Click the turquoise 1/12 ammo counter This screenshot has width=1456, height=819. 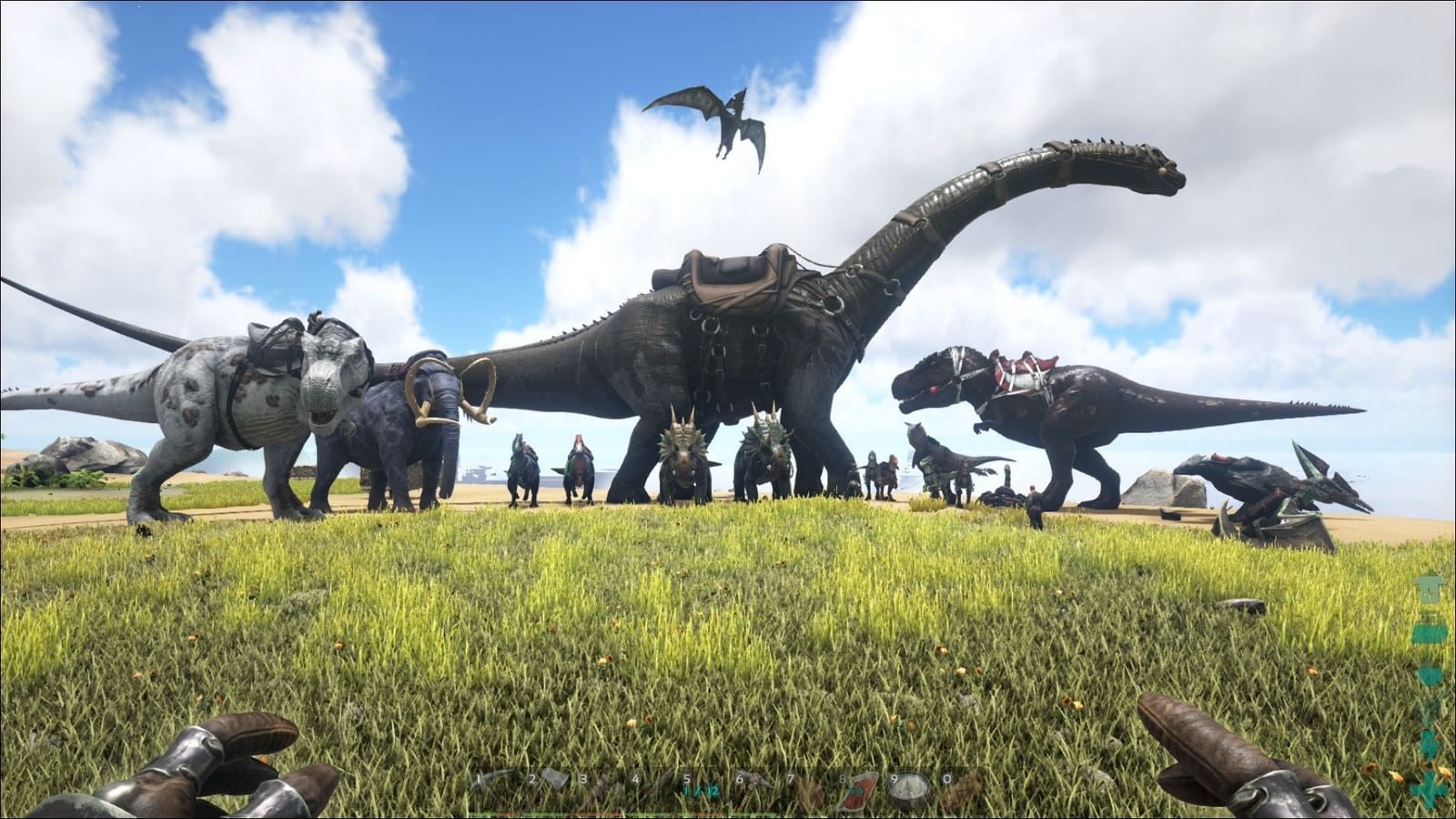click(701, 790)
